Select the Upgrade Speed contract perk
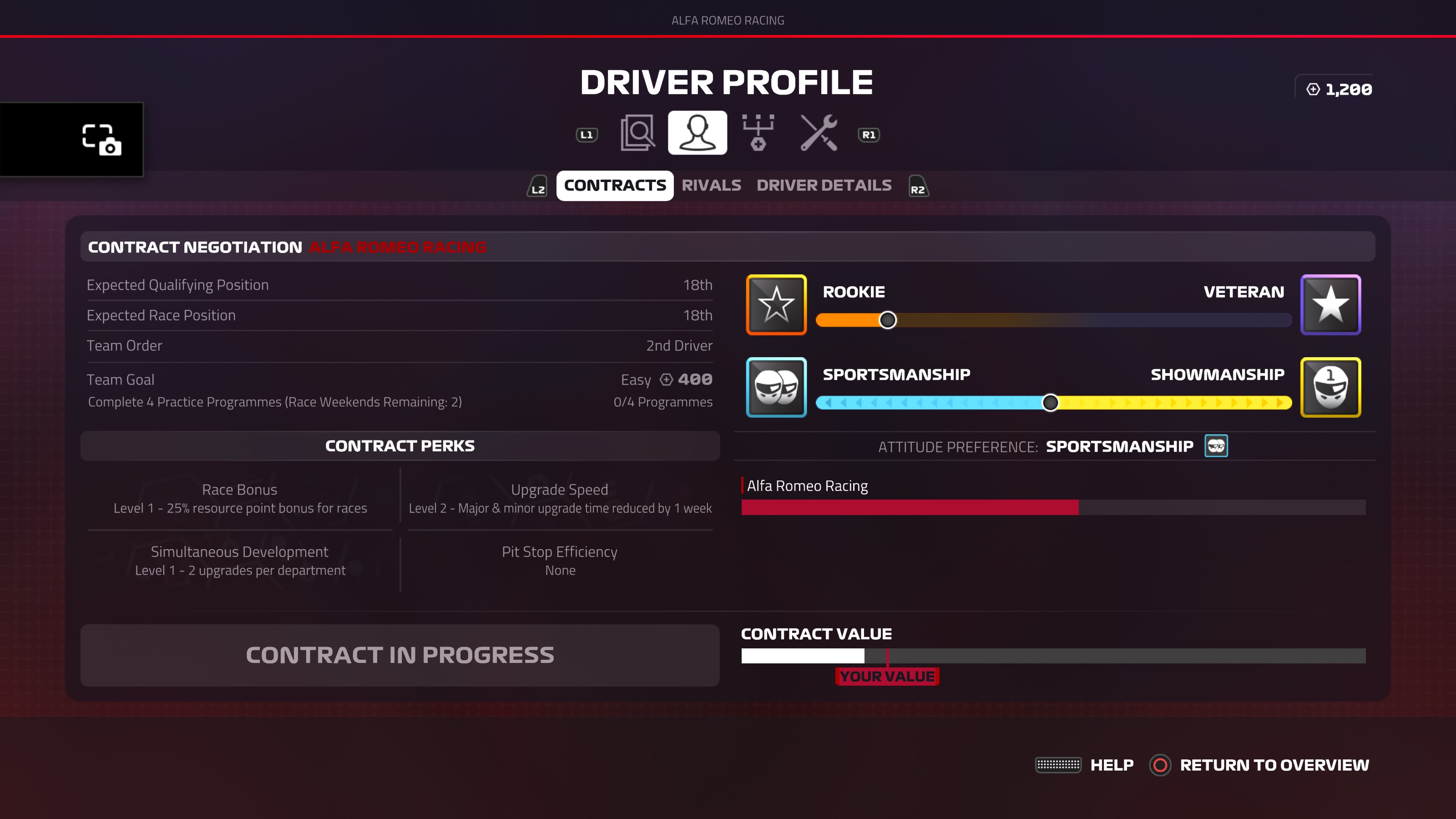The width and height of the screenshot is (1456, 819). (x=560, y=498)
